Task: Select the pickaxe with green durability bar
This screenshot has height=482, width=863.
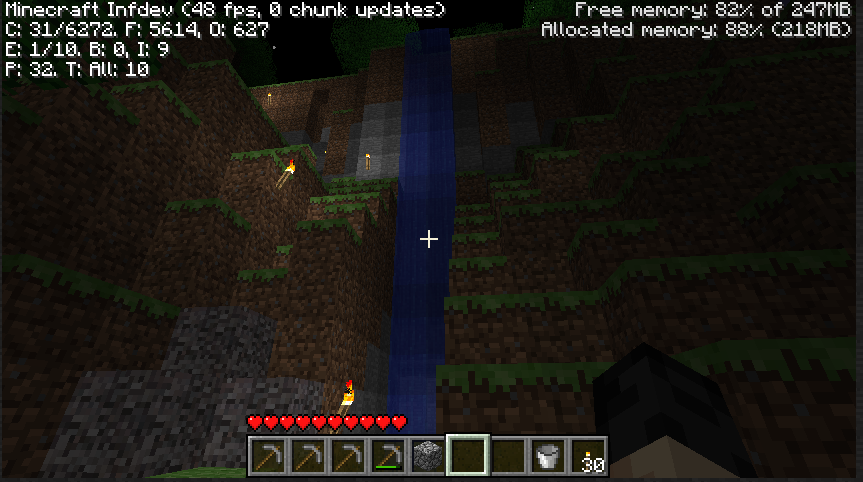Action: click(x=387, y=456)
